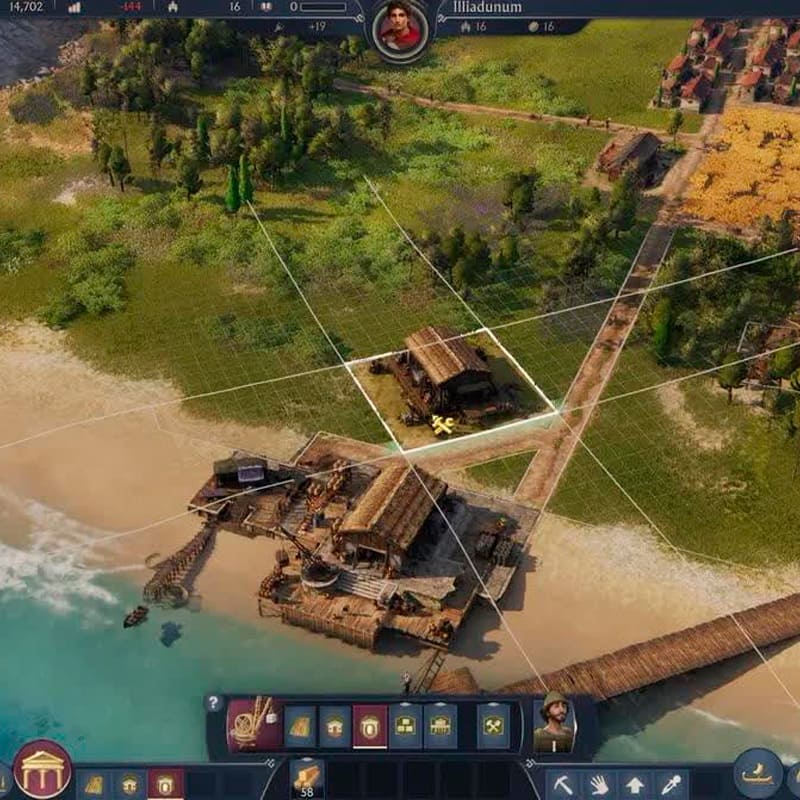Select the stacked crates building icon
Image resolution: width=800 pixels, height=800 pixels.
tap(404, 726)
